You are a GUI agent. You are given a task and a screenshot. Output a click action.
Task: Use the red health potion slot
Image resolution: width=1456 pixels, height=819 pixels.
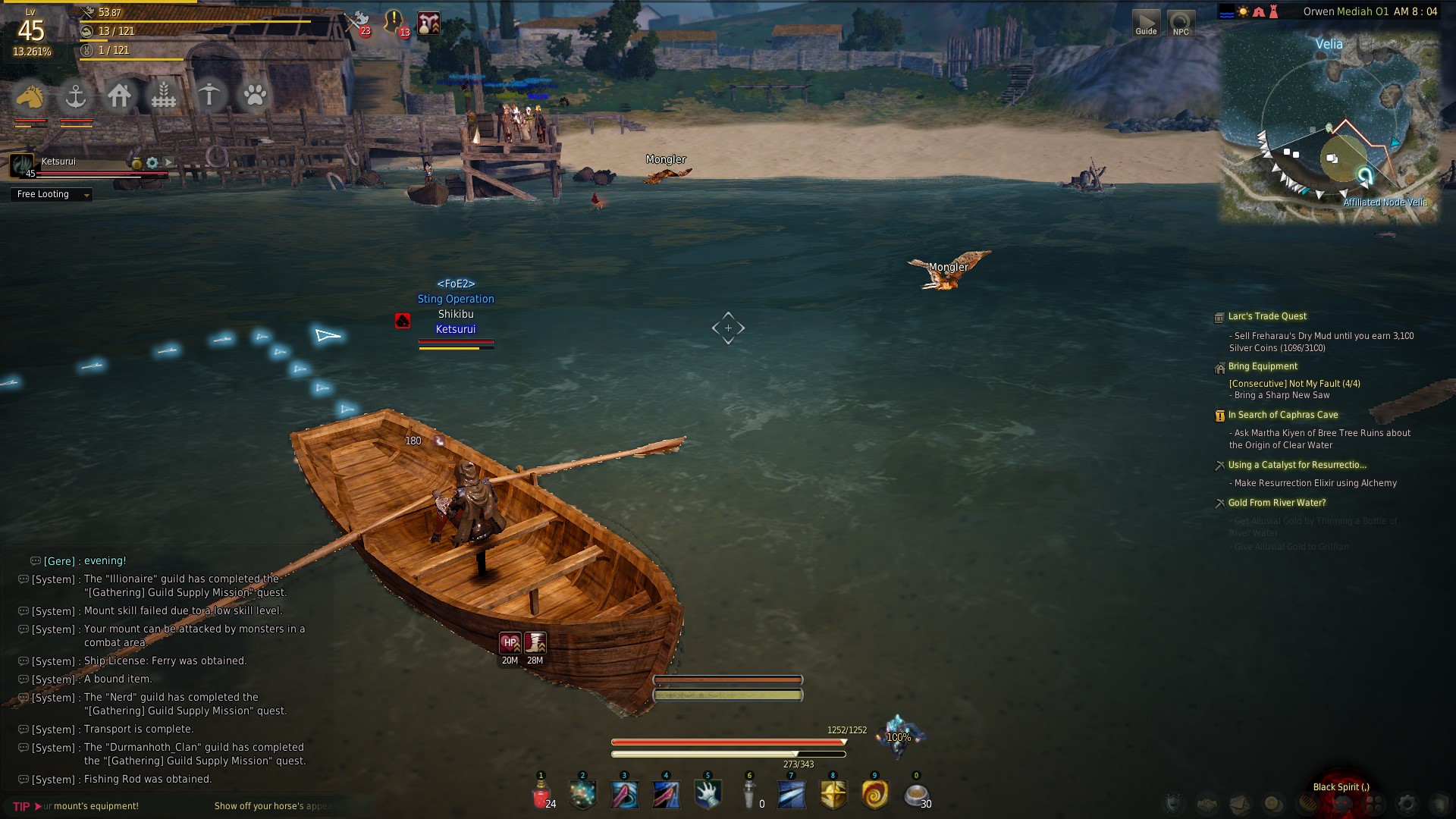[541, 795]
